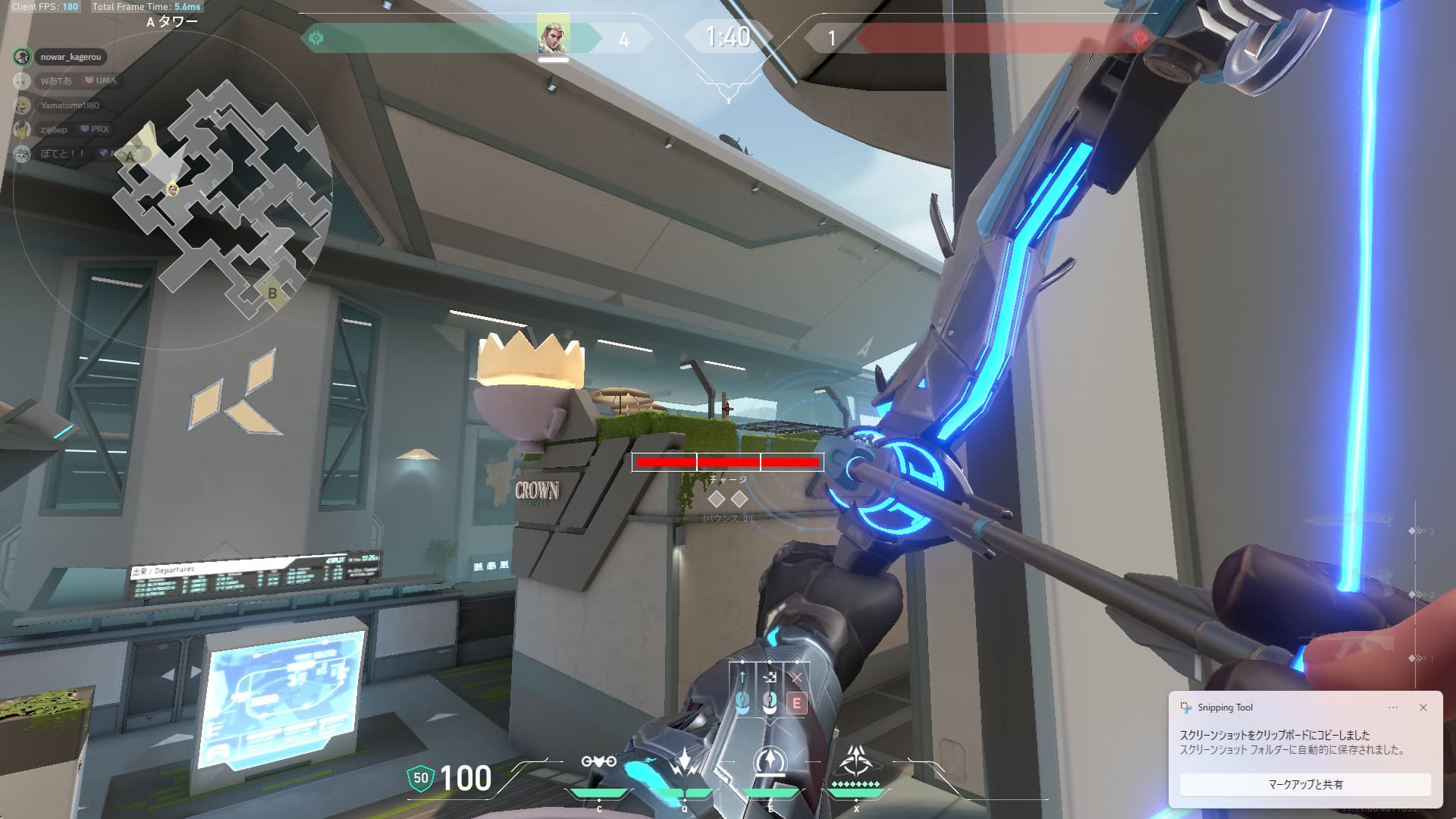
Task: Click the circular minimap
Action: click(x=173, y=190)
